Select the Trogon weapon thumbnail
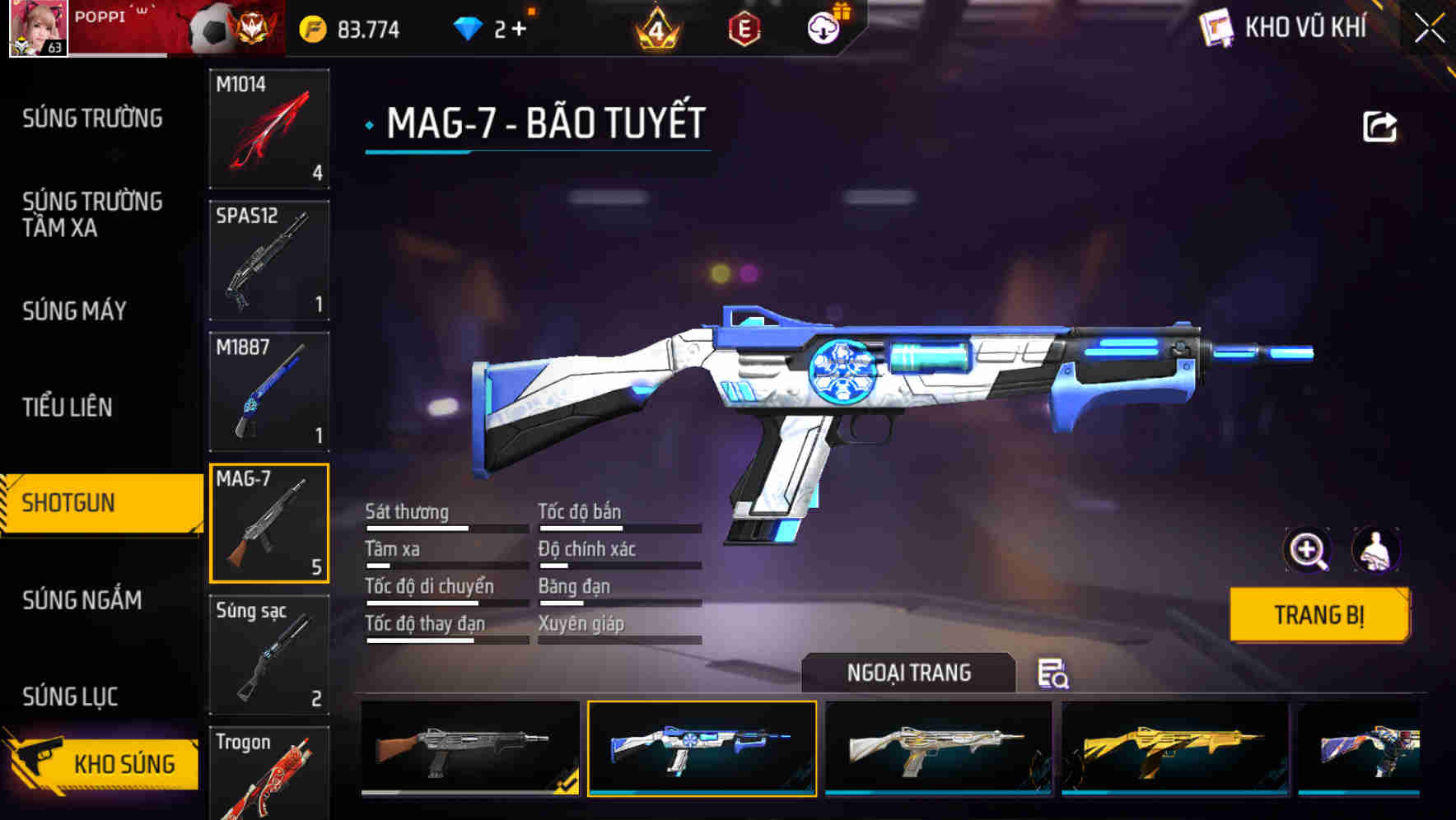1456x820 pixels. [x=269, y=774]
